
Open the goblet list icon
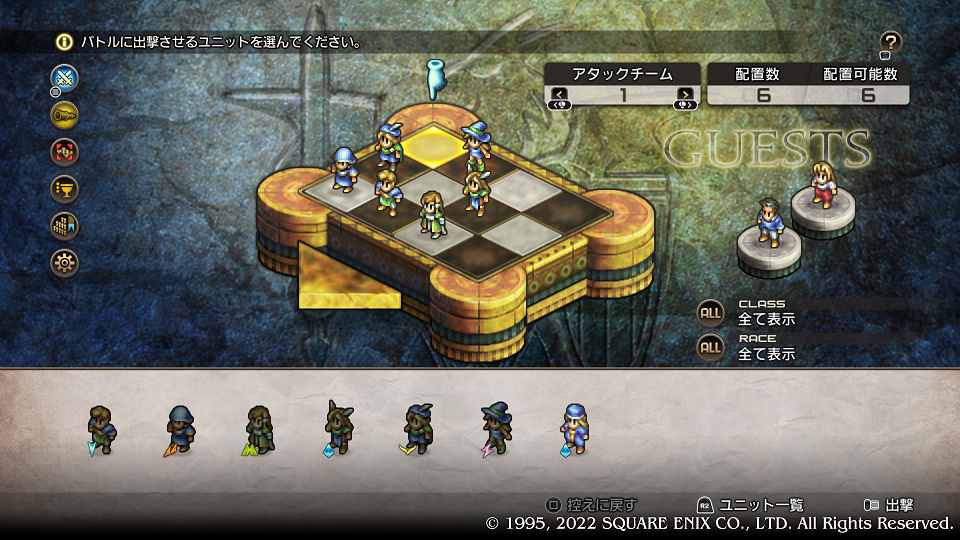(x=64, y=189)
